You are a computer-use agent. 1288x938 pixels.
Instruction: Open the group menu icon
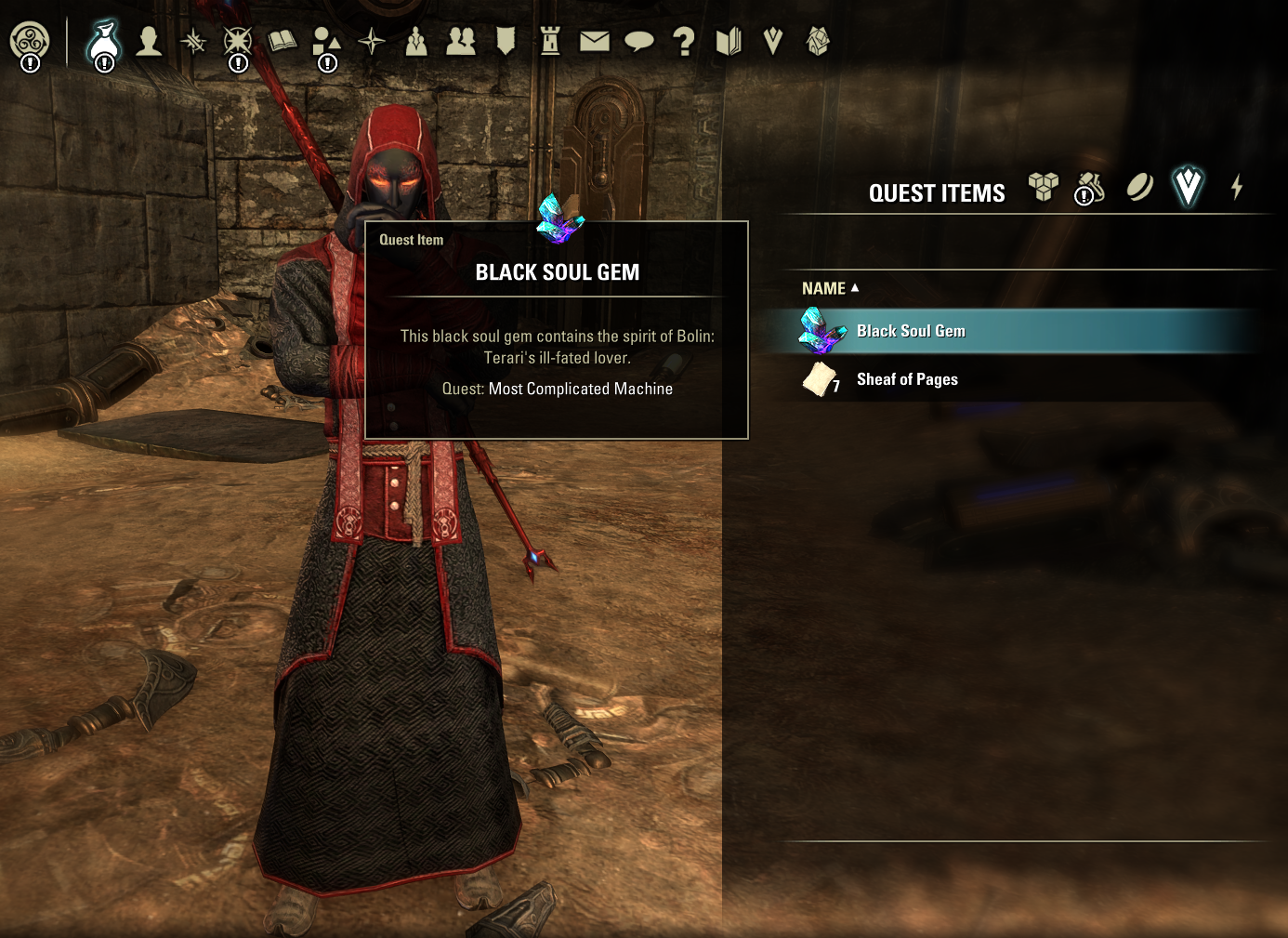tap(416, 41)
